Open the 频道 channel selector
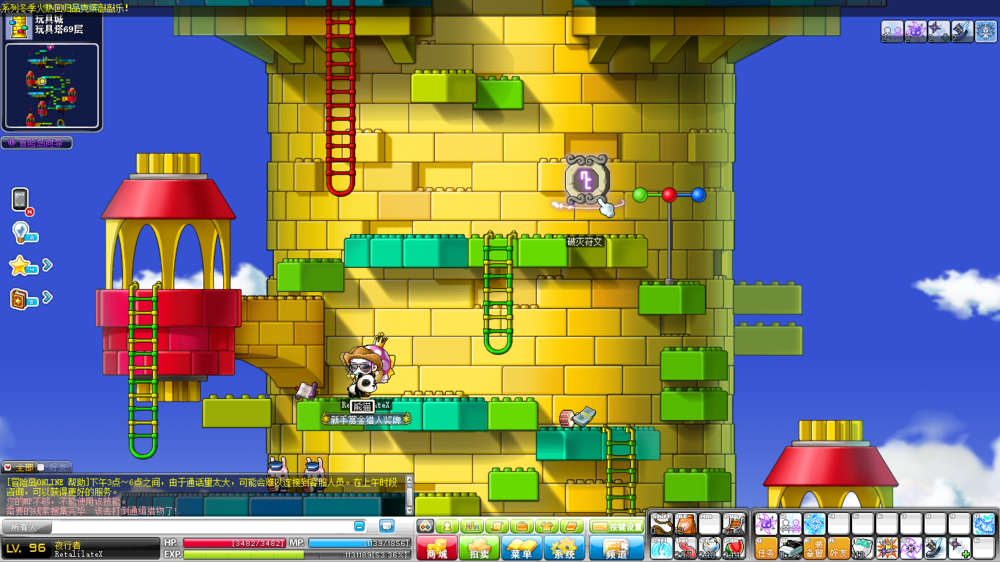The height and width of the screenshot is (562, 1000). coord(616,548)
